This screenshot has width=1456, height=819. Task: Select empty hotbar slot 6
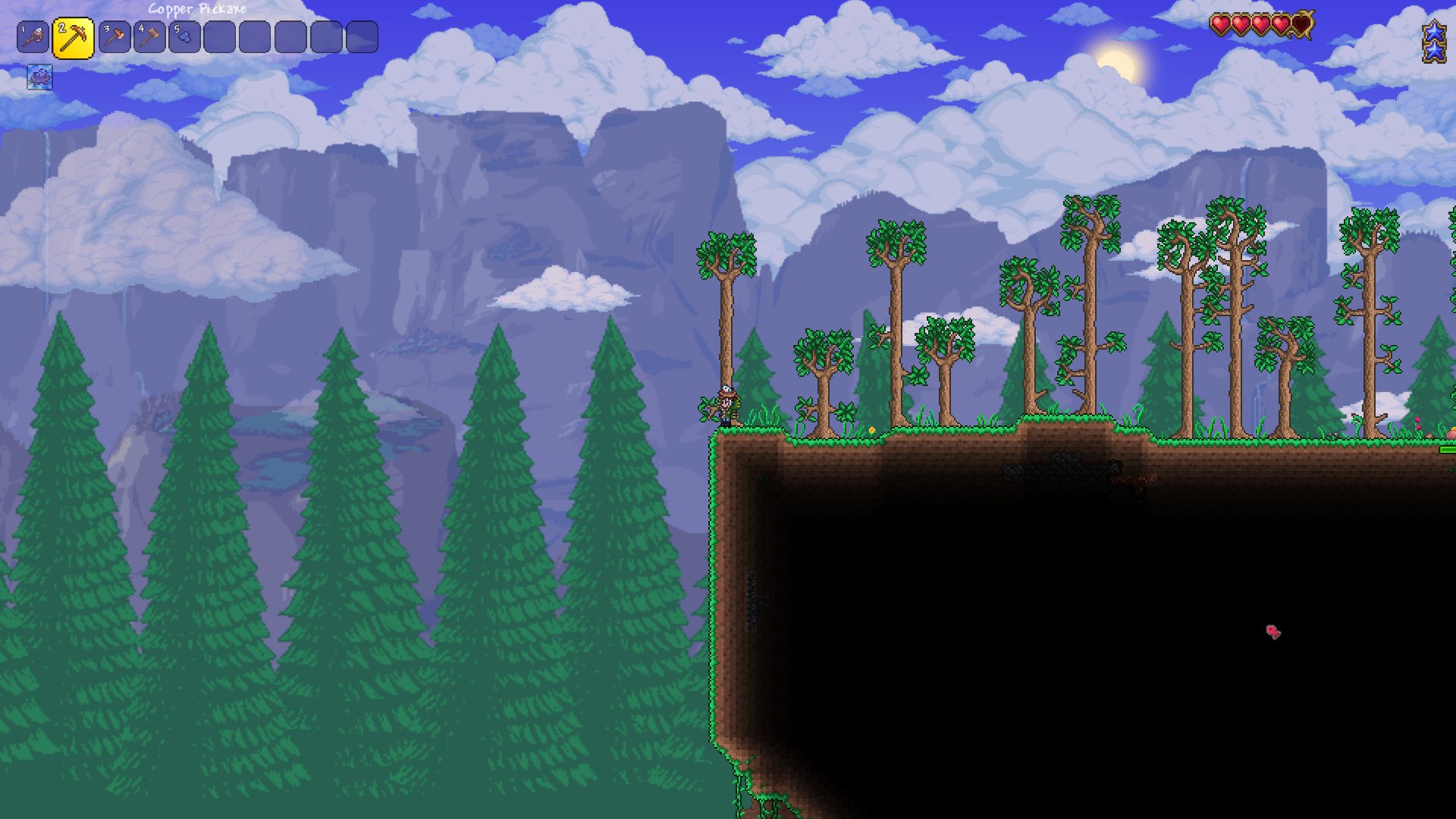pos(220,34)
